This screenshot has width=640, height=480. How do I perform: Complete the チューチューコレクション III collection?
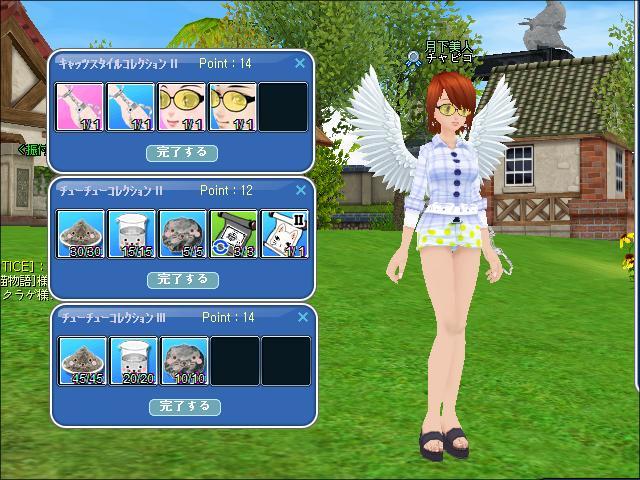[x=185, y=407]
